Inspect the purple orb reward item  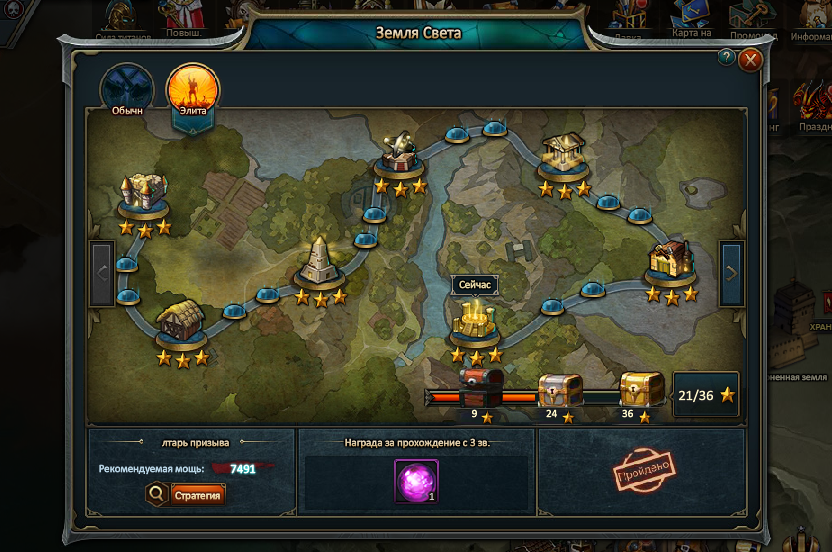(413, 481)
